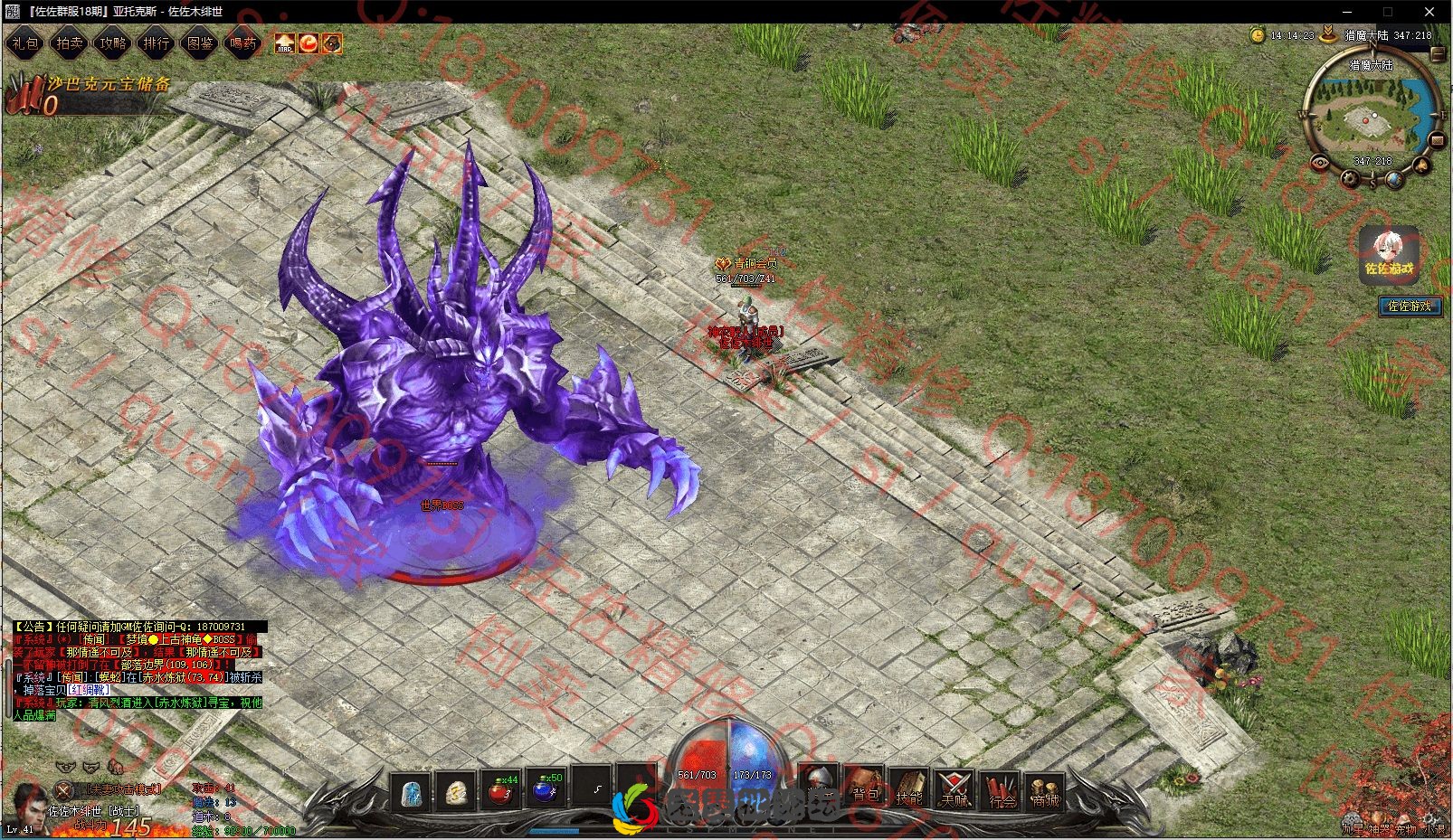
Task: Toggle the 喝药 auto-potion button
Action: click(242, 42)
